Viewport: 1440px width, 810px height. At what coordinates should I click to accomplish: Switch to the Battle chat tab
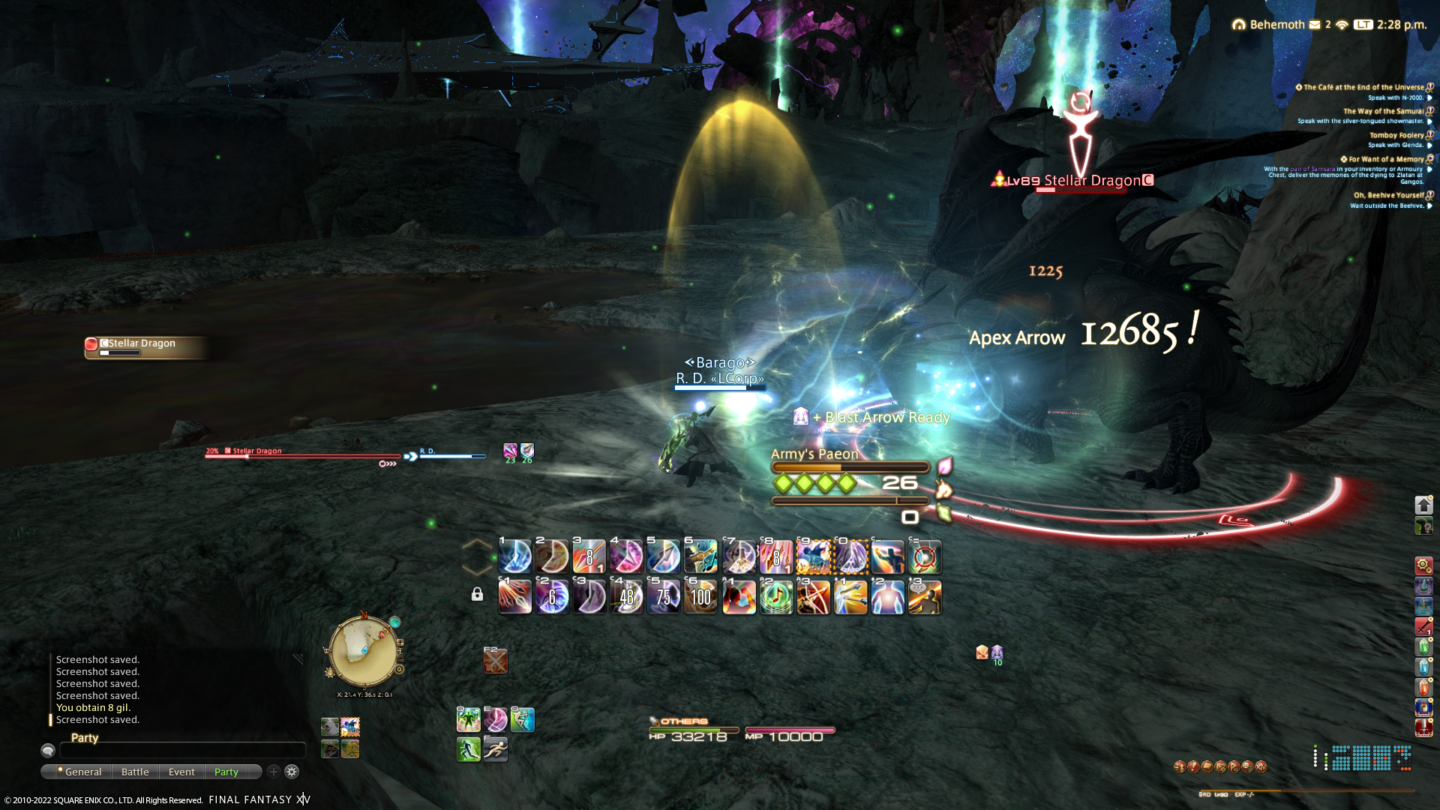(135, 771)
